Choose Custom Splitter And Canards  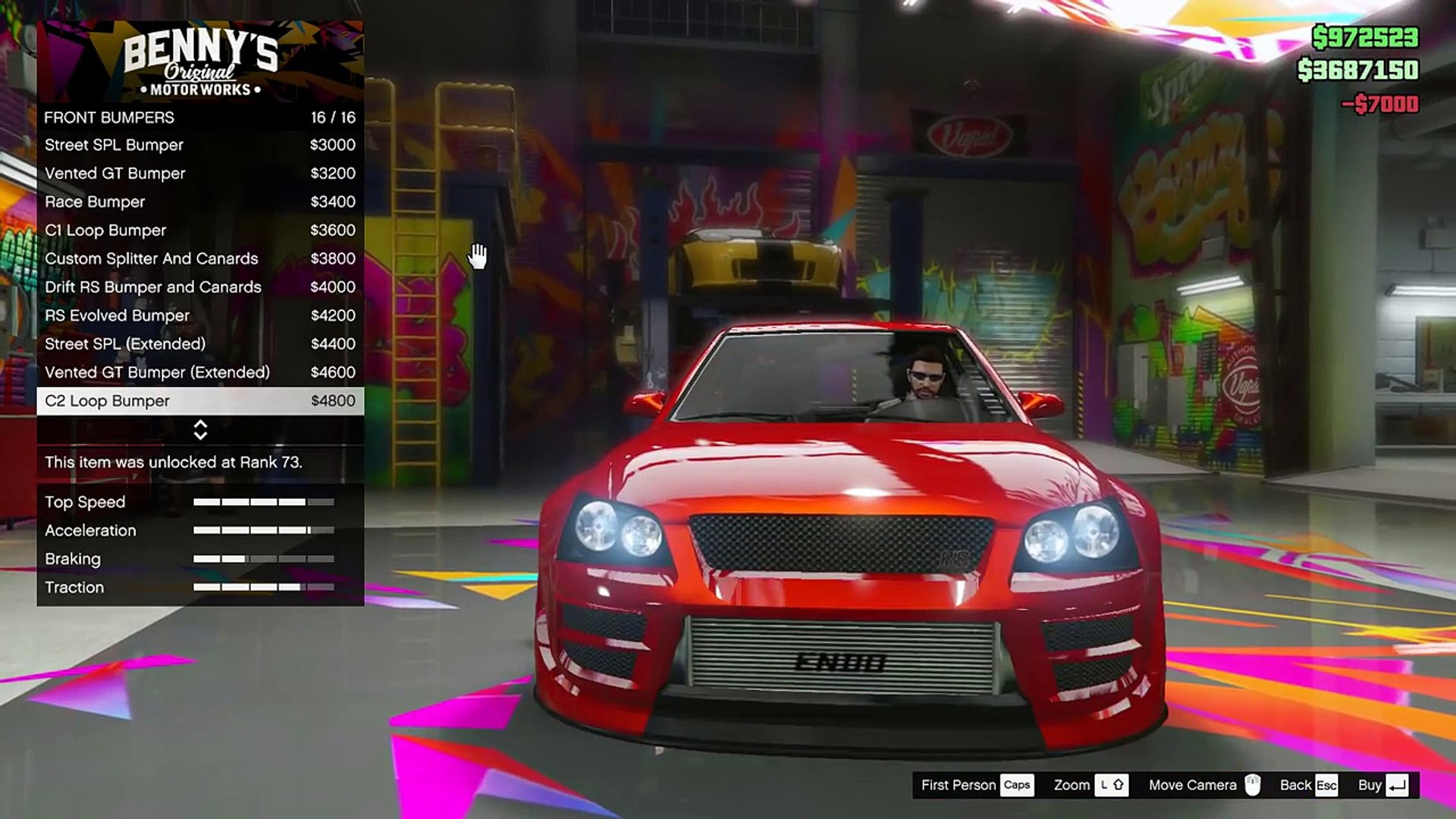click(199, 259)
